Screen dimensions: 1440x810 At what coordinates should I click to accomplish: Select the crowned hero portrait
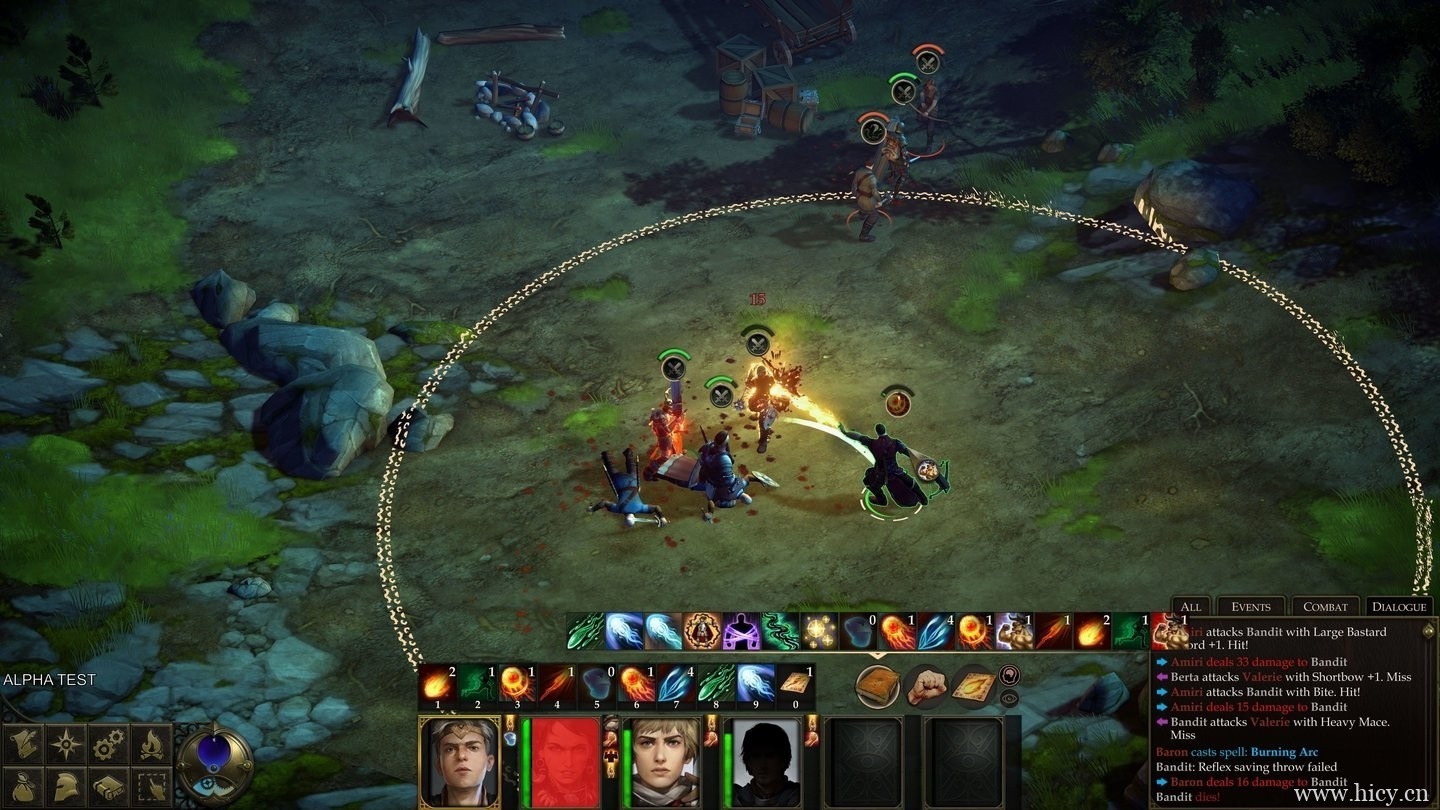coord(459,762)
